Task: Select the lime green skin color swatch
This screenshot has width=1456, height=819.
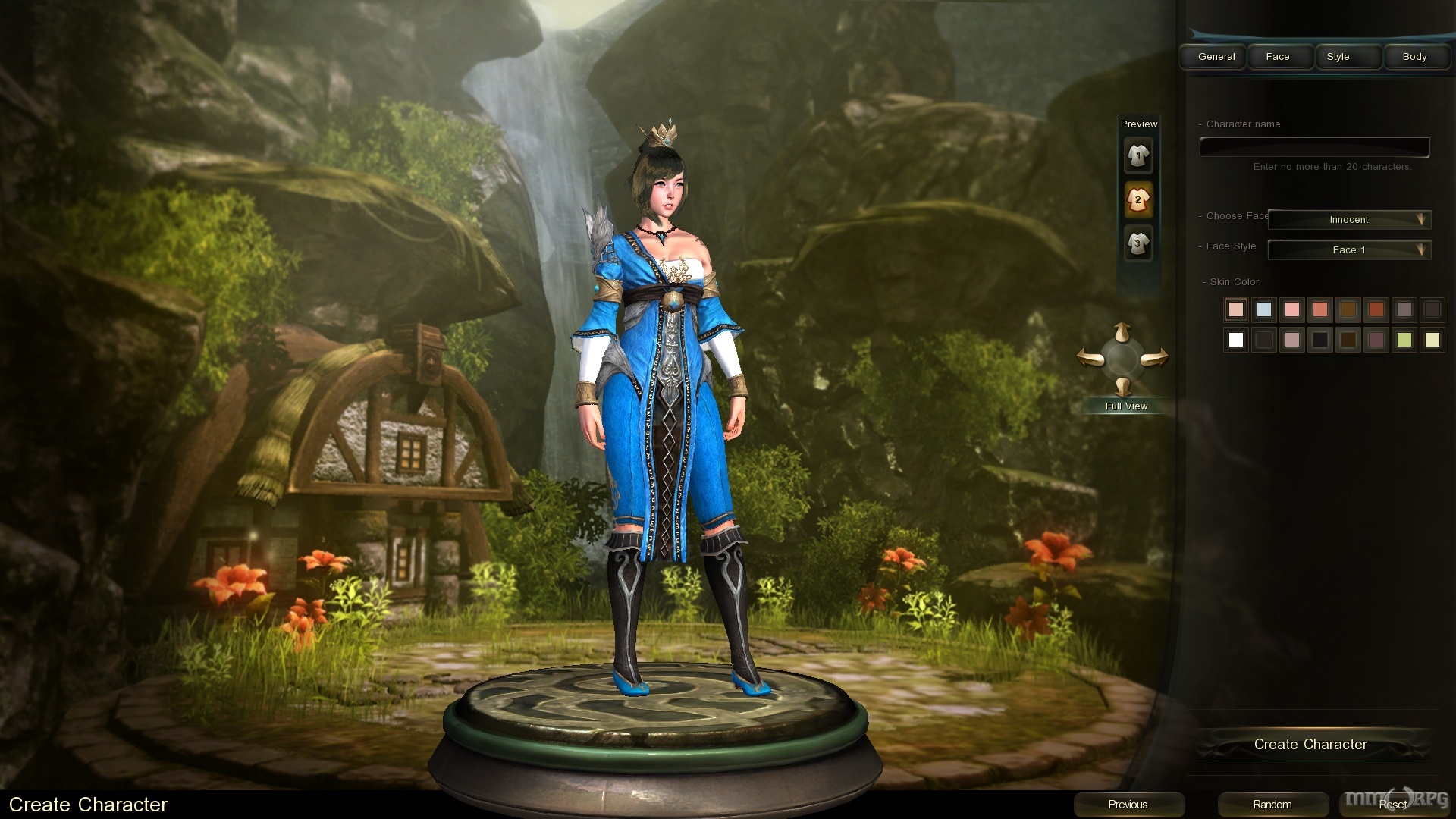Action: [1404, 340]
